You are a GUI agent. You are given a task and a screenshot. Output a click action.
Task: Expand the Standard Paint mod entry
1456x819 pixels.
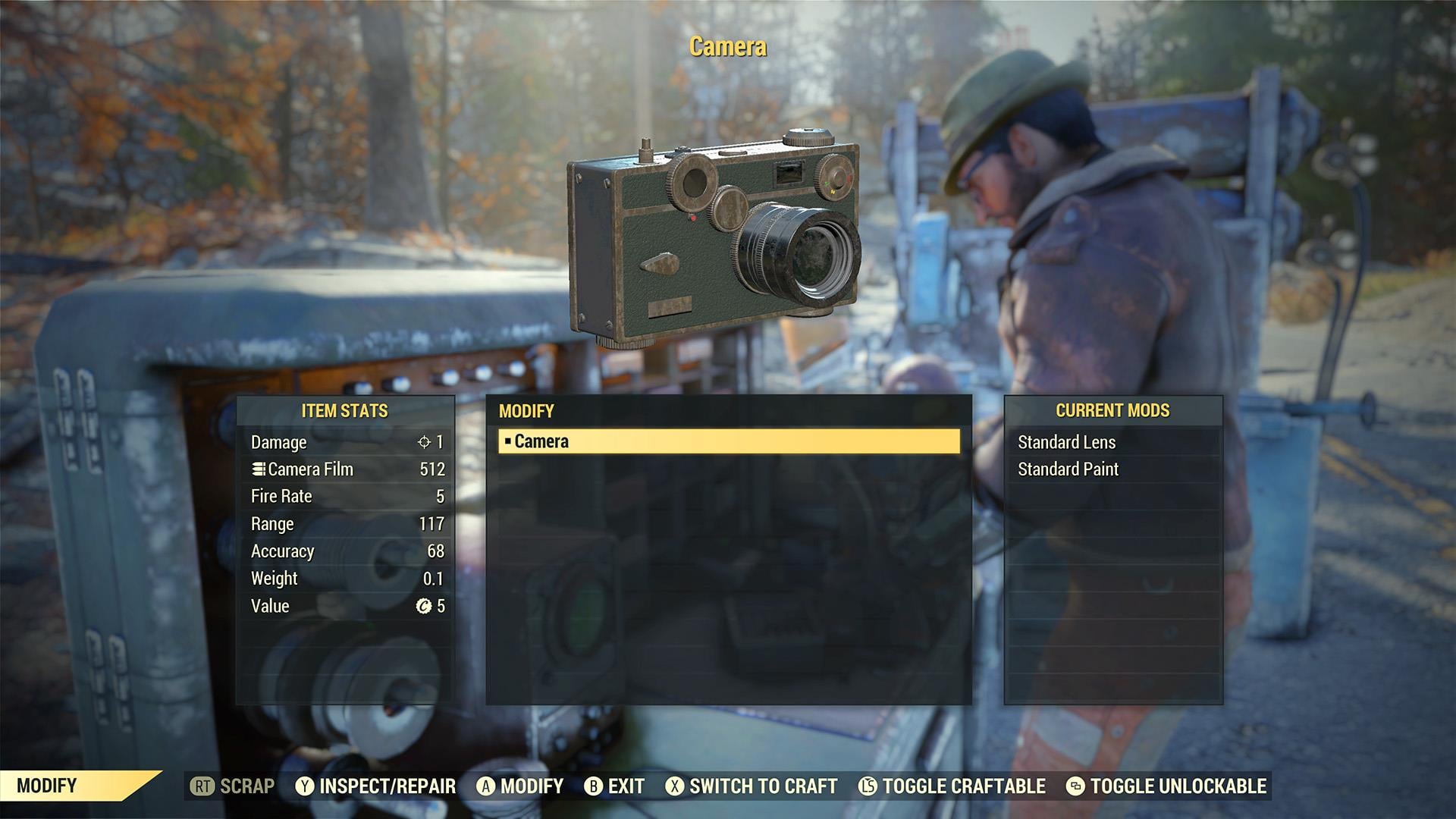click(x=1069, y=469)
